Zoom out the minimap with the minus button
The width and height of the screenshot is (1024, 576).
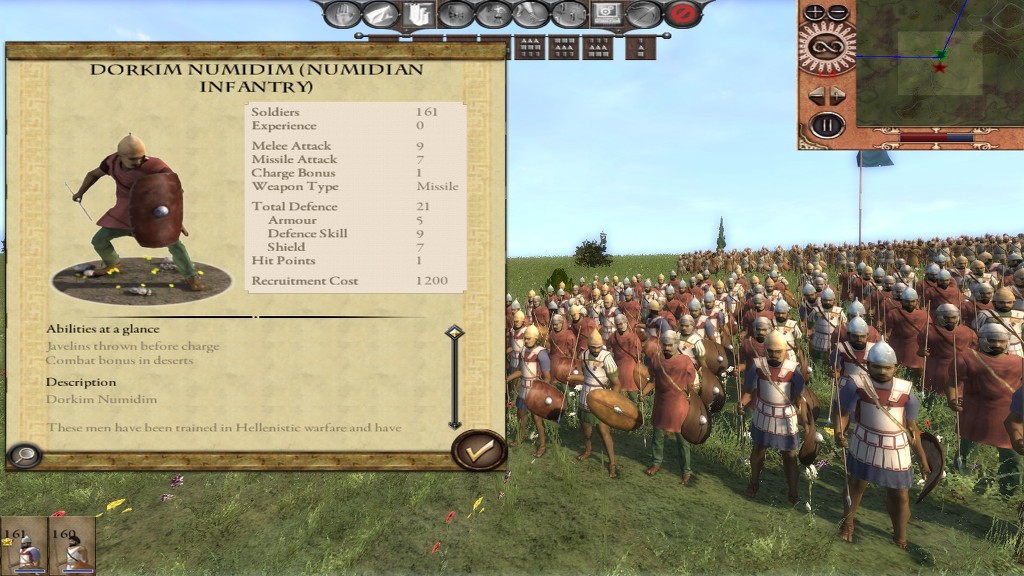[838, 13]
